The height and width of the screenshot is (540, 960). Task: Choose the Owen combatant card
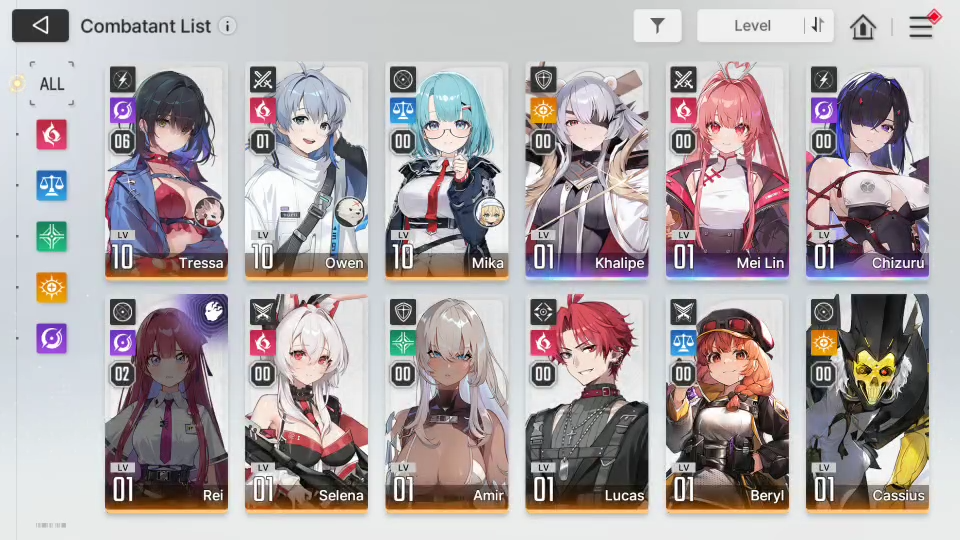307,170
